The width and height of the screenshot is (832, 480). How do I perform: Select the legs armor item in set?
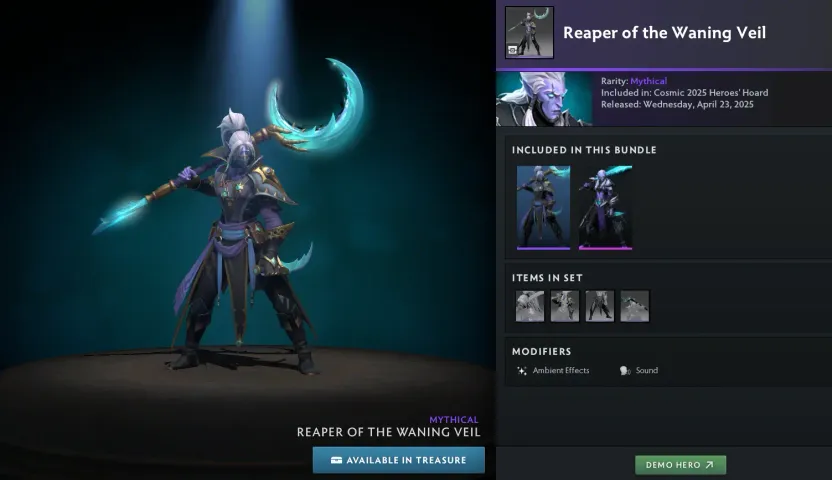tap(599, 306)
